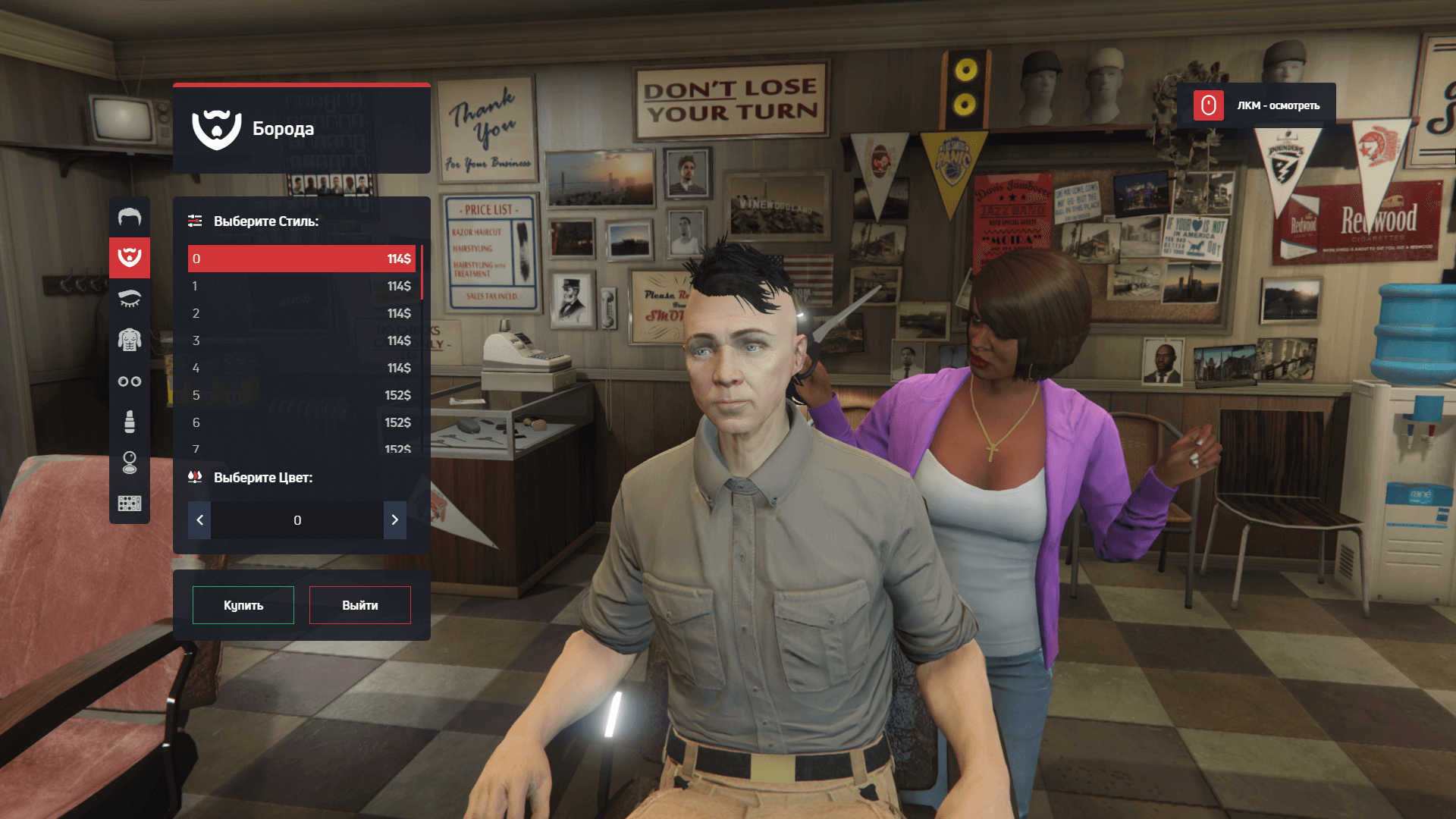Advance to next color with right arrow

(395, 520)
